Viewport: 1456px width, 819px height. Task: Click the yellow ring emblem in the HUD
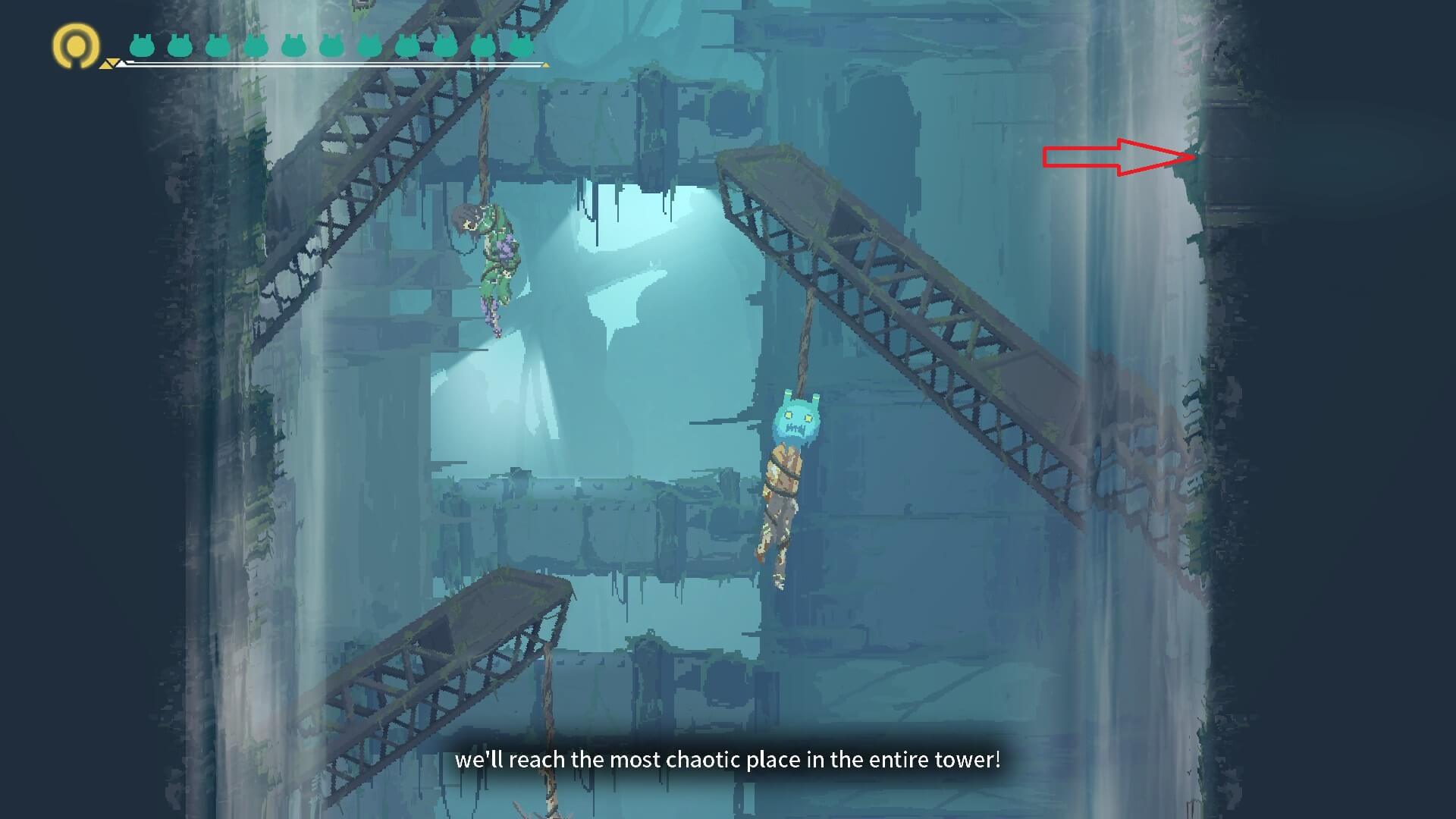click(x=76, y=45)
